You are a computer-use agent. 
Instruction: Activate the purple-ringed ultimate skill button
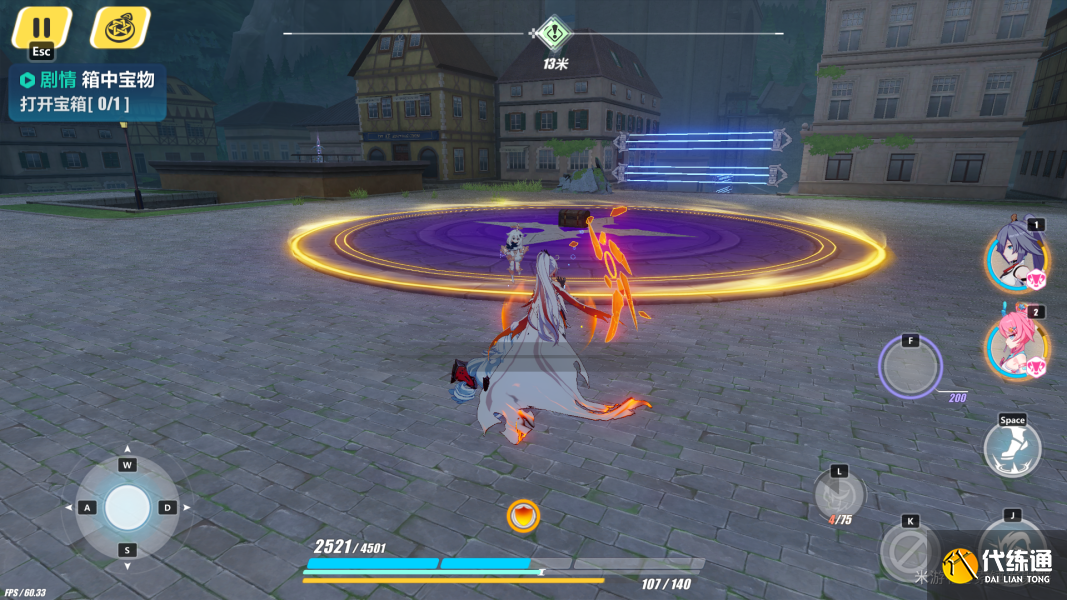(x=910, y=366)
